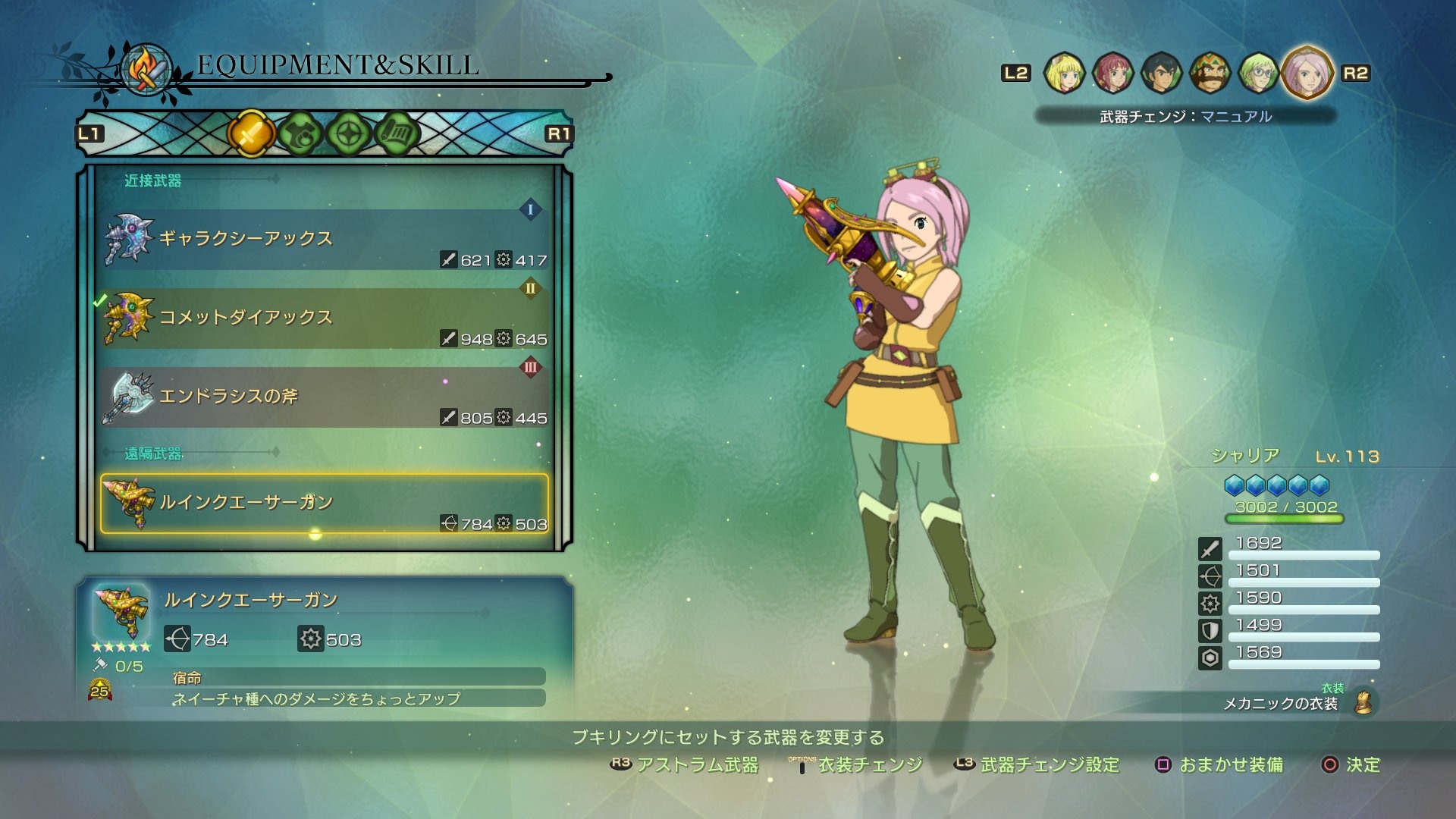
Task: Select the エンドラシスの斧 weapon row
Action: click(x=325, y=397)
